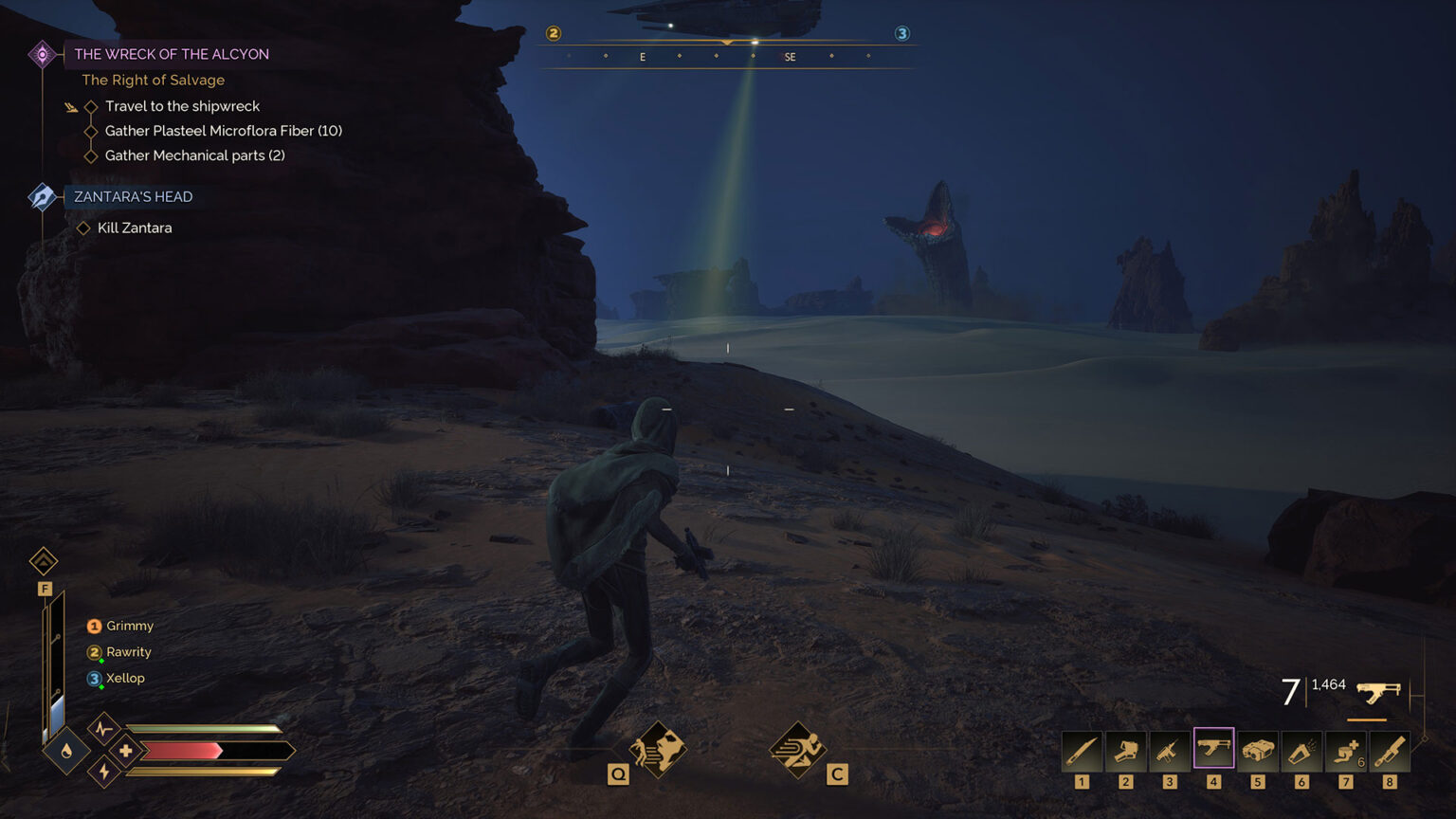Open the Zantara's Head contract
Screen dimensions: 1456x819
click(x=133, y=196)
